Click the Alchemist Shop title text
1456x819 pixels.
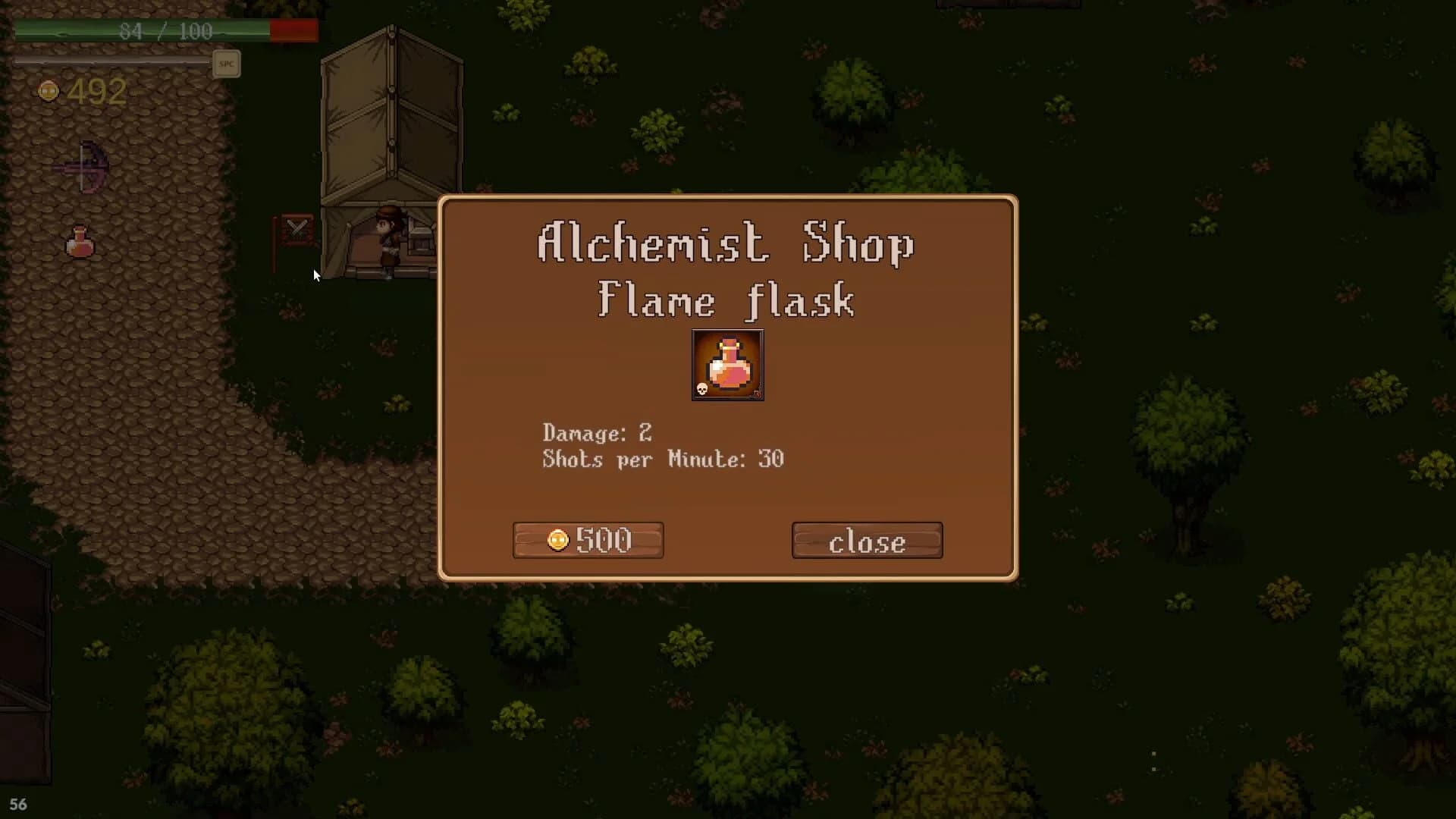tap(724, 244)
